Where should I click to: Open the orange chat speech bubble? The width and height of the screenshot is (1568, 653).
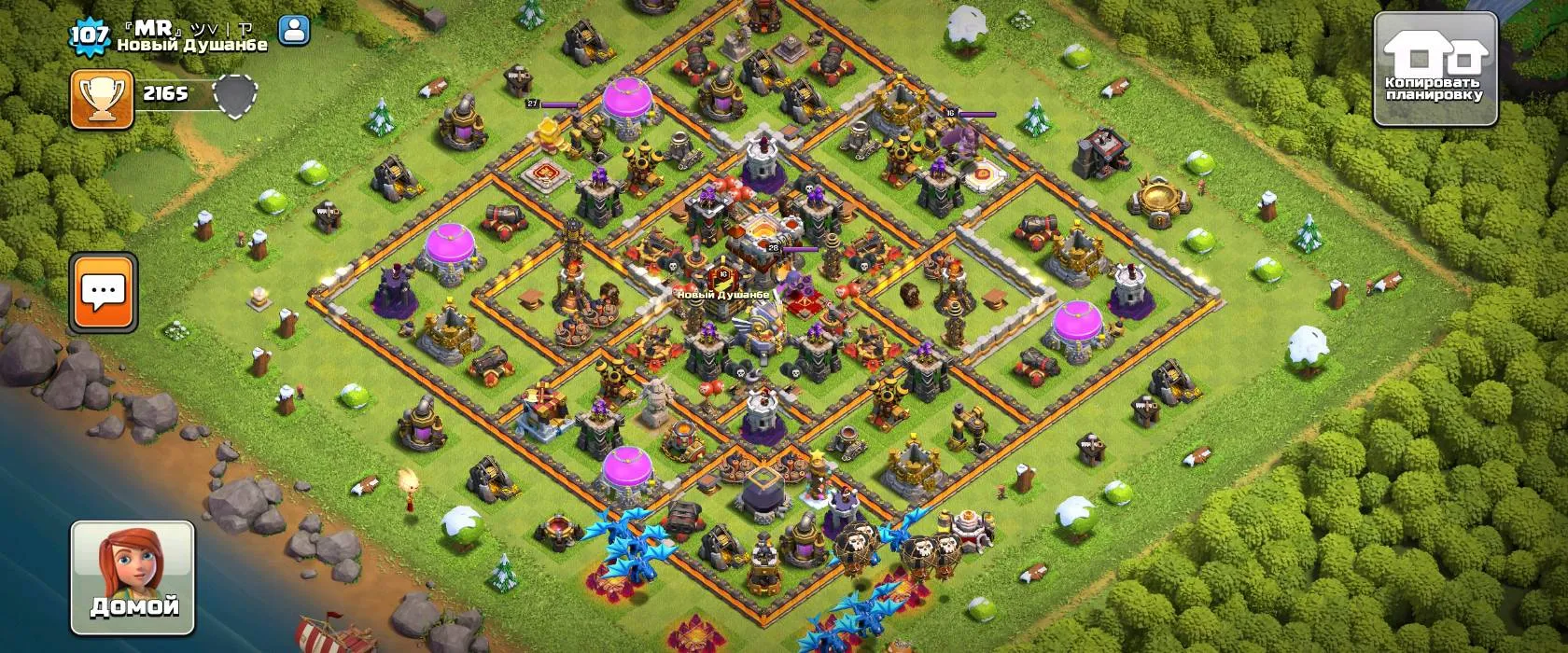pyautogui.click(x=104, y=292)
